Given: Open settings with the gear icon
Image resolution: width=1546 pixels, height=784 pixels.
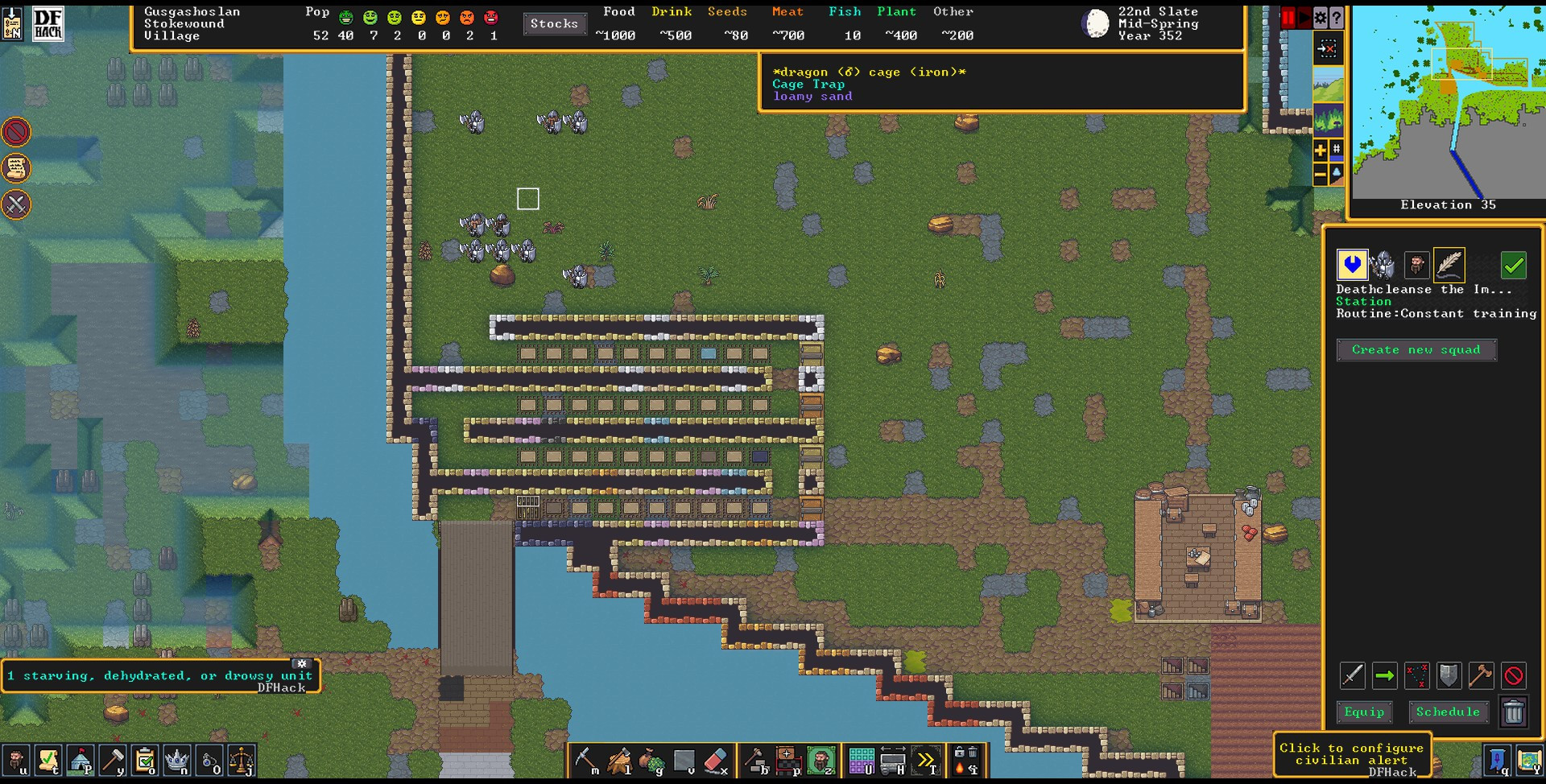Looking at the screenshot, I should tap(1321, 18).
